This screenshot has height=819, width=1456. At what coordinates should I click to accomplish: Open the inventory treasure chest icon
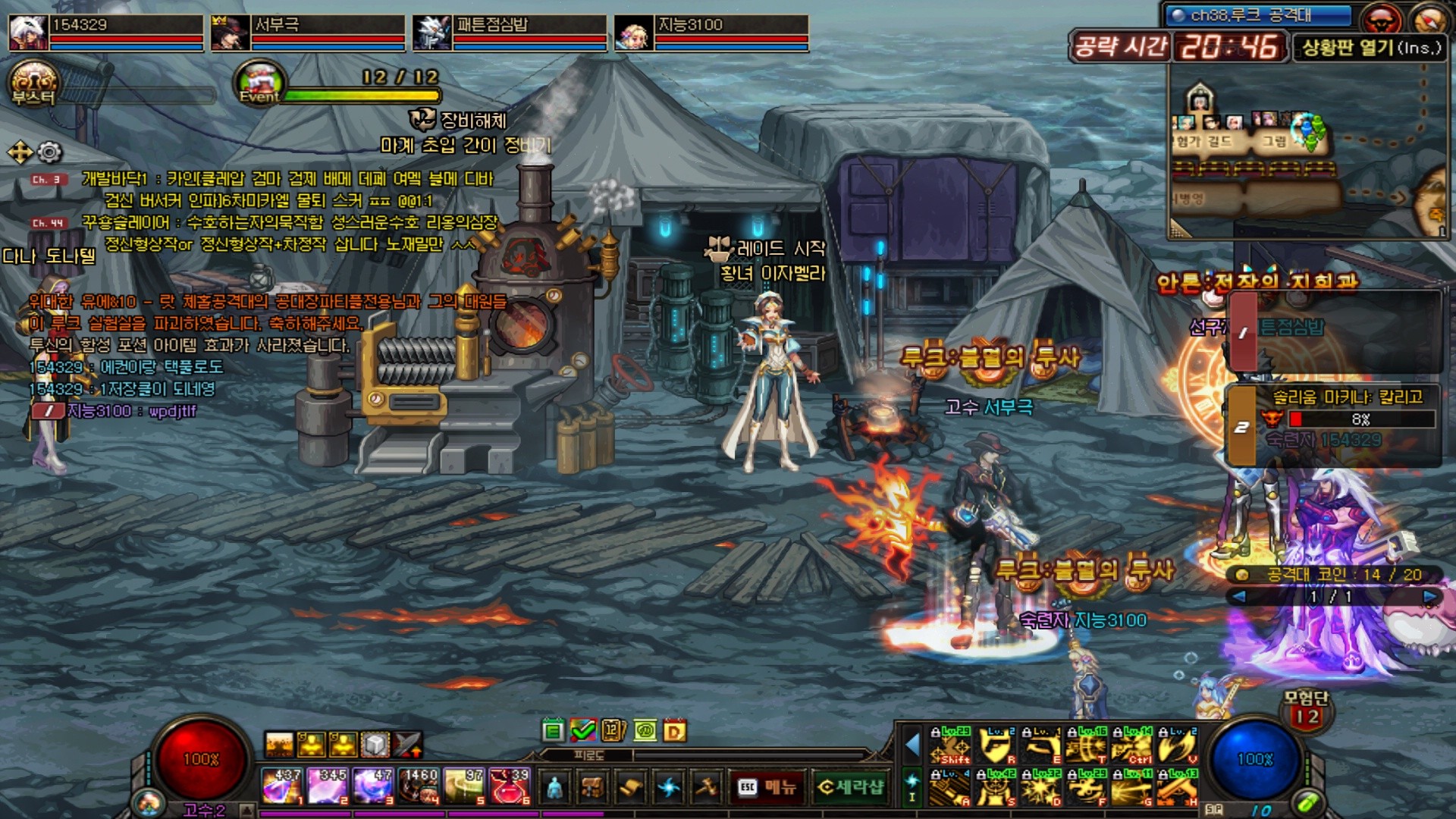(592, 787)
